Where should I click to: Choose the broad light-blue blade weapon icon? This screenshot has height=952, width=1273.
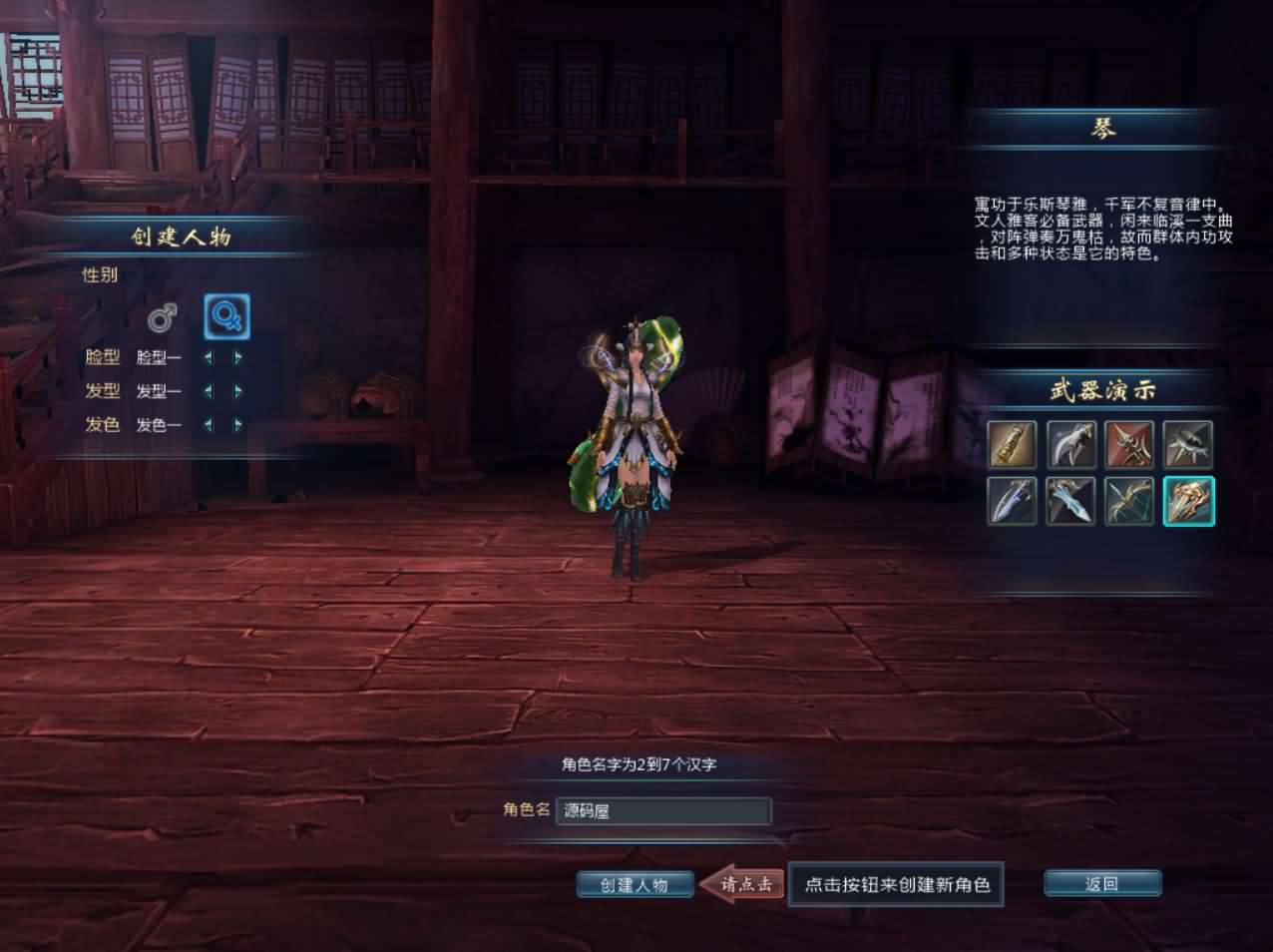pyautogui.click(x=1070, y=500)
